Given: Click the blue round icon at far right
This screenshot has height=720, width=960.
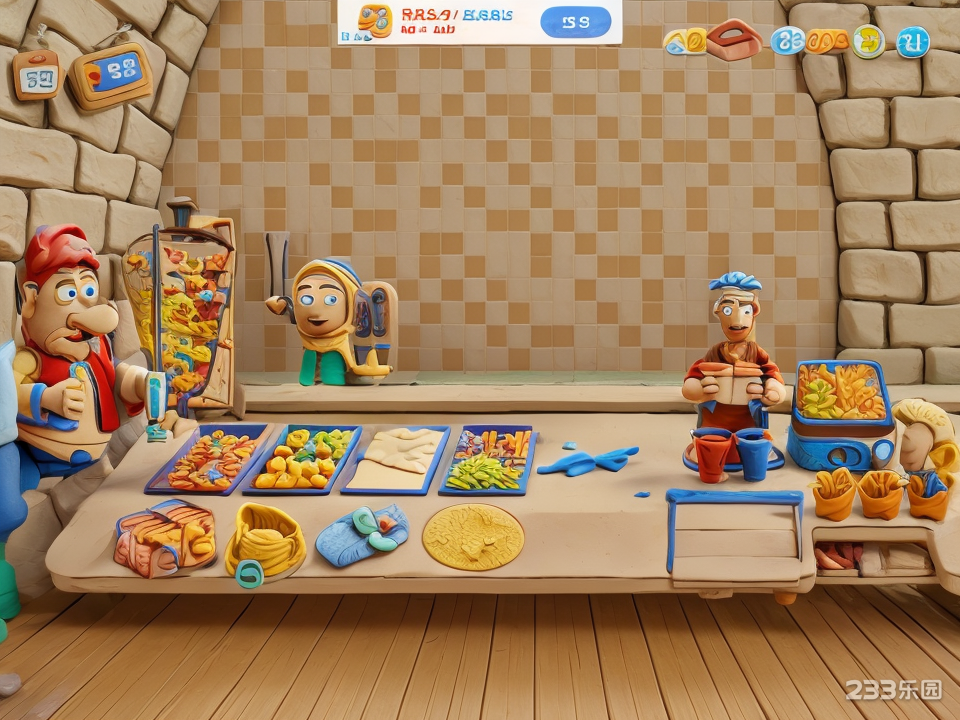Looking at the screenshot, I should click(x=912, y=41).
